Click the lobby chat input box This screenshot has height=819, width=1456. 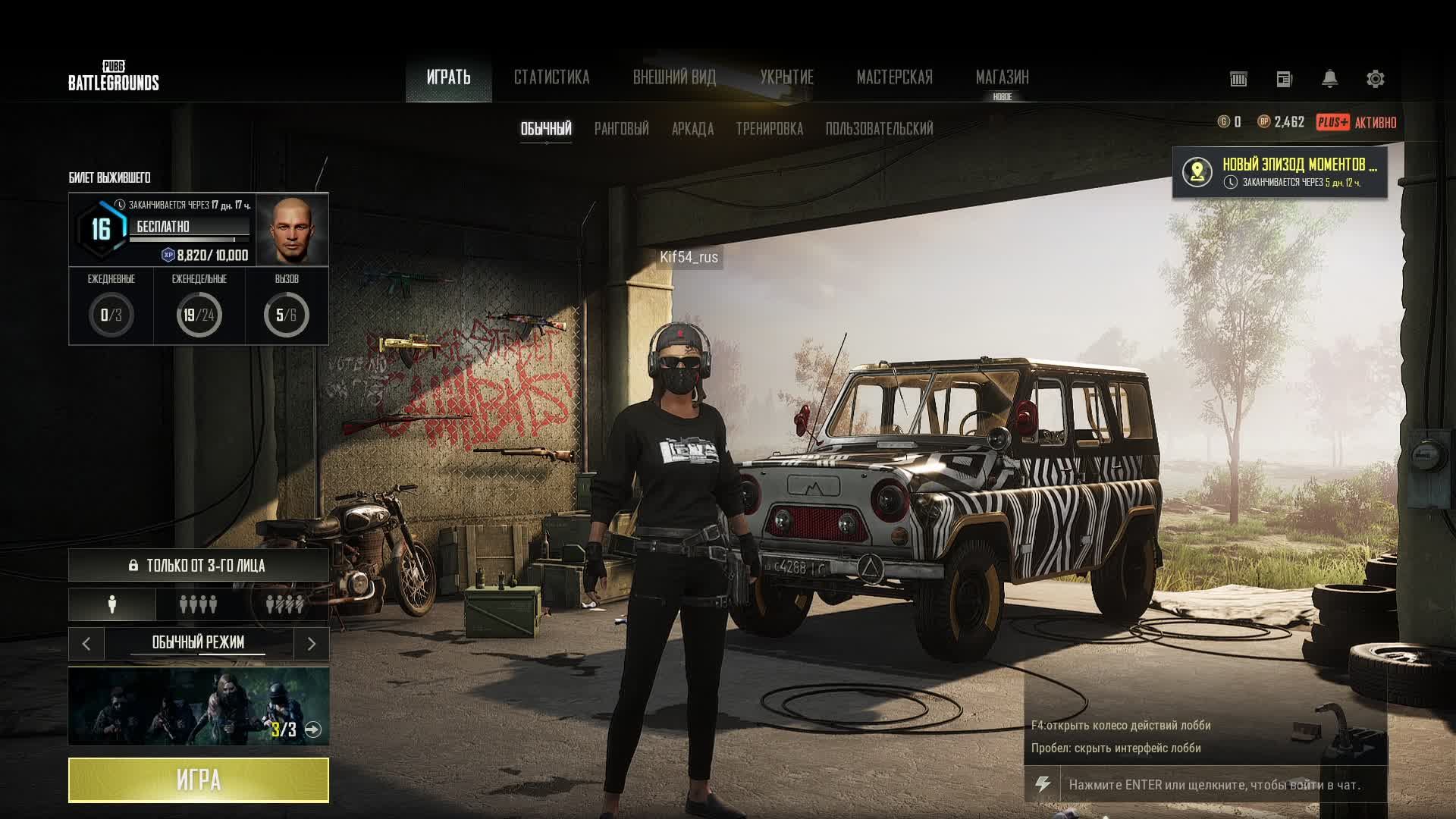[x=1213, y=785]
